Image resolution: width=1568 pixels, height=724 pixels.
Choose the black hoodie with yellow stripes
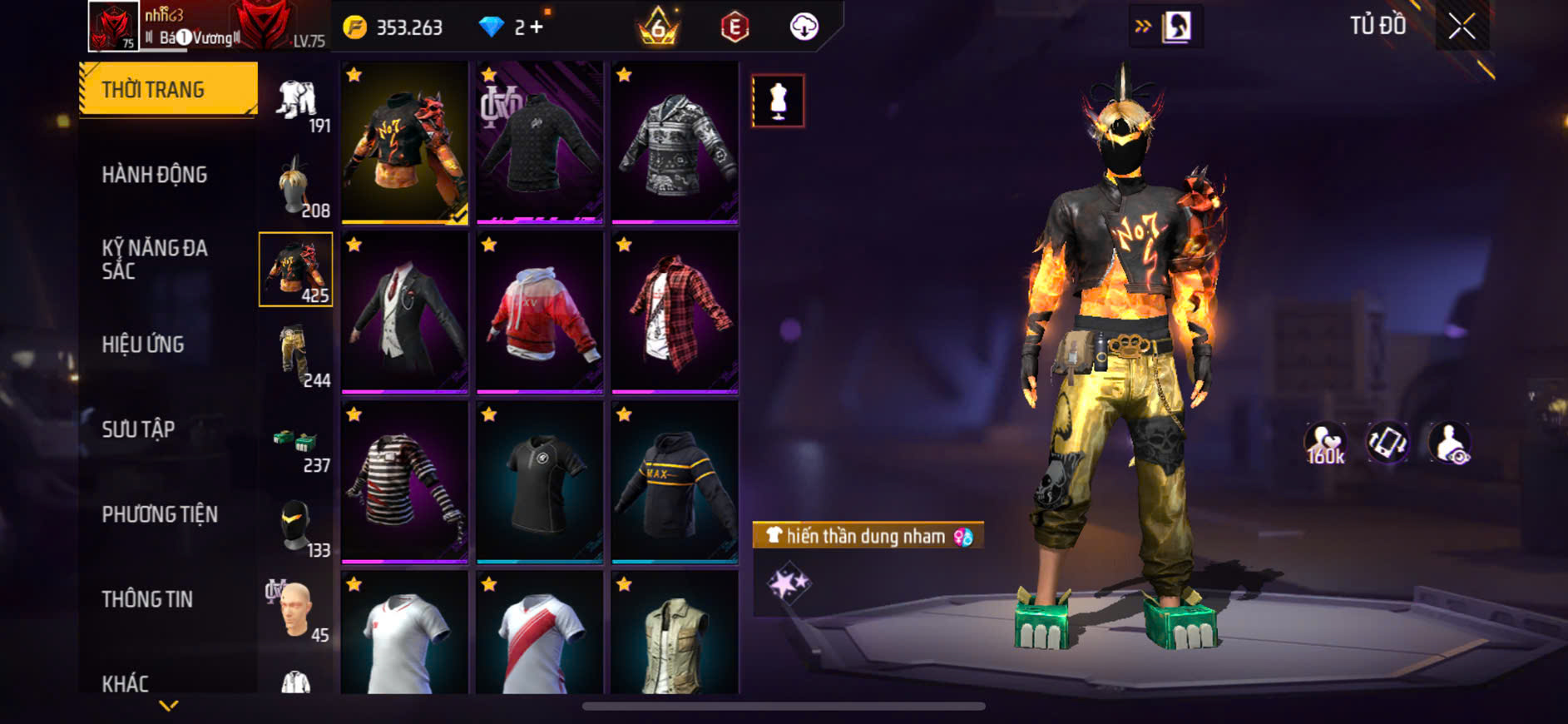point(675,482)
